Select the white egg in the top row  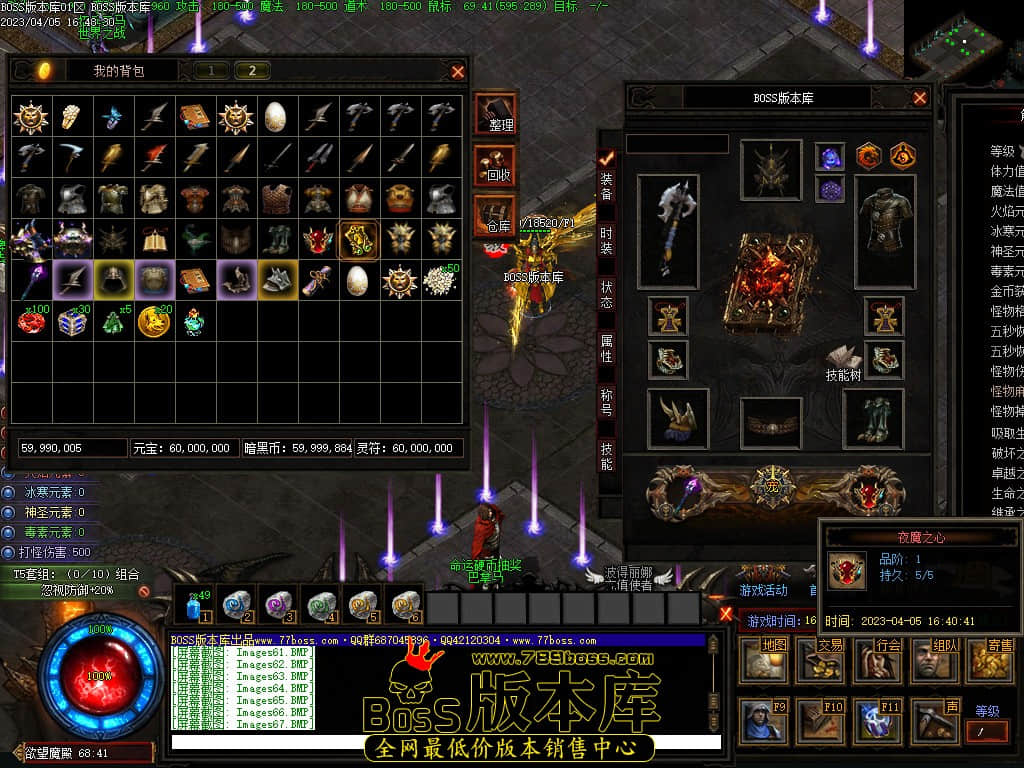275,117
